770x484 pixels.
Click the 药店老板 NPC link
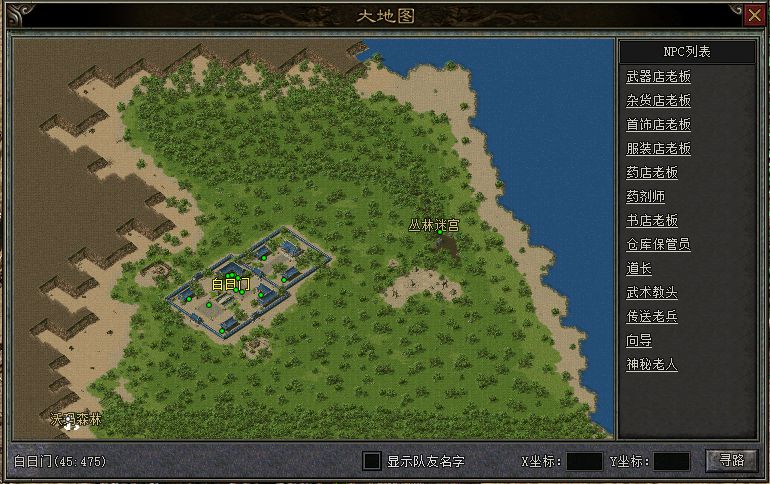(x=652, y=173)
